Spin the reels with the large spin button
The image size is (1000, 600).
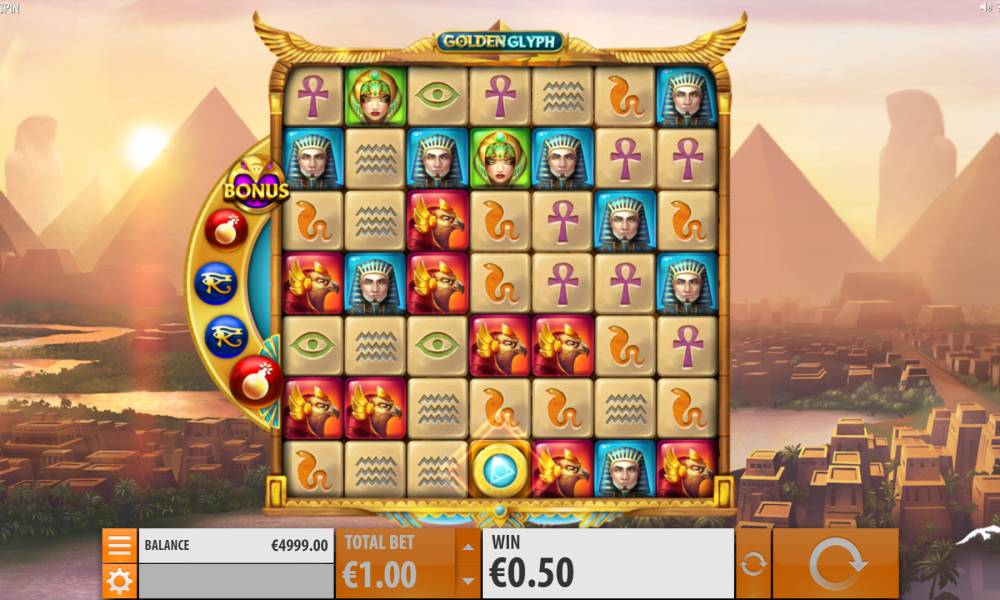(836, 563)
